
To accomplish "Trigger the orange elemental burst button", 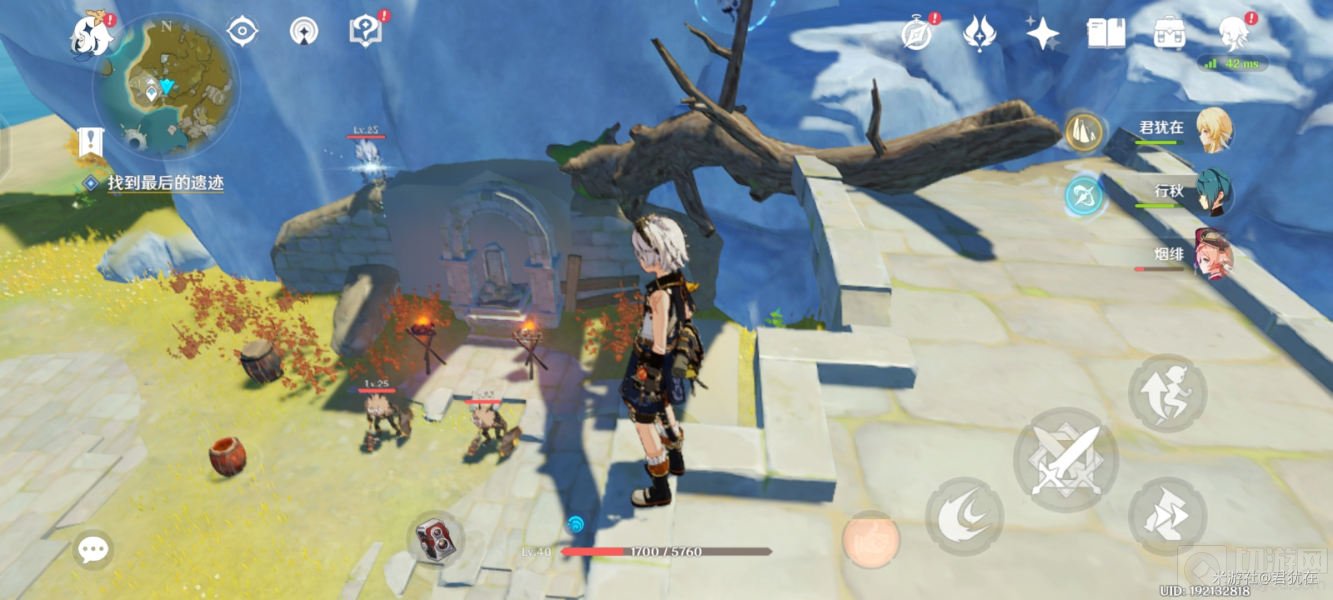I will 869,539.
